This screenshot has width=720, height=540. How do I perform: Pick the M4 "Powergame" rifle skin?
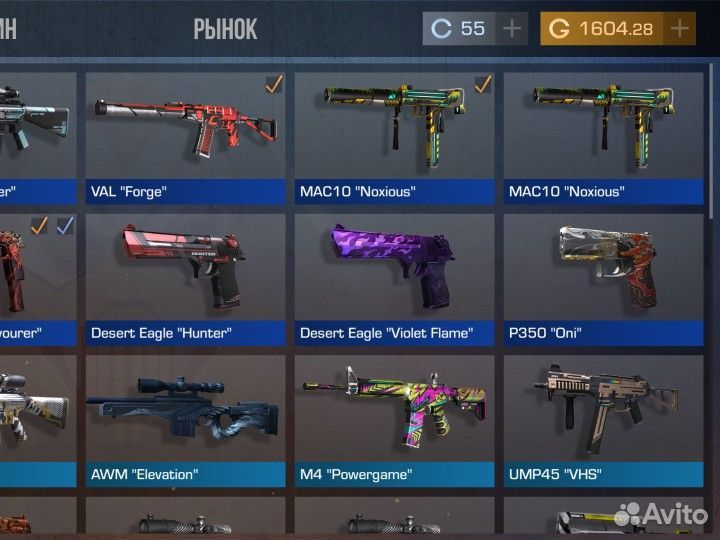tap(396, 417)
